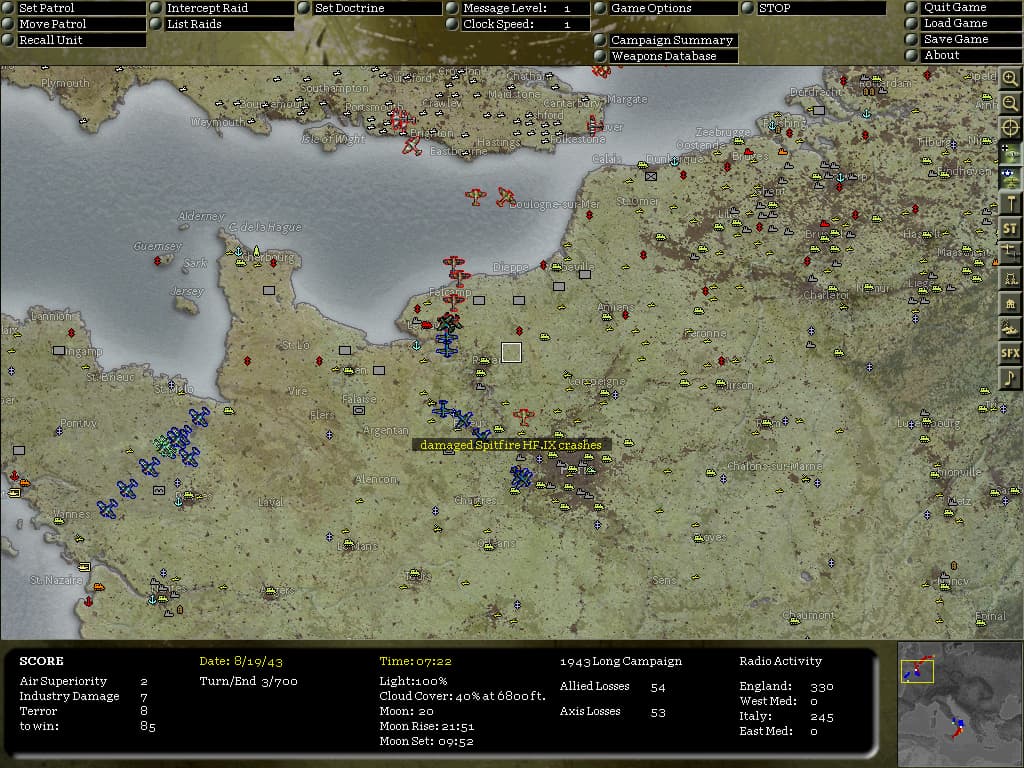
Task: Open Set Doctrine
Action: coord(375,8)
